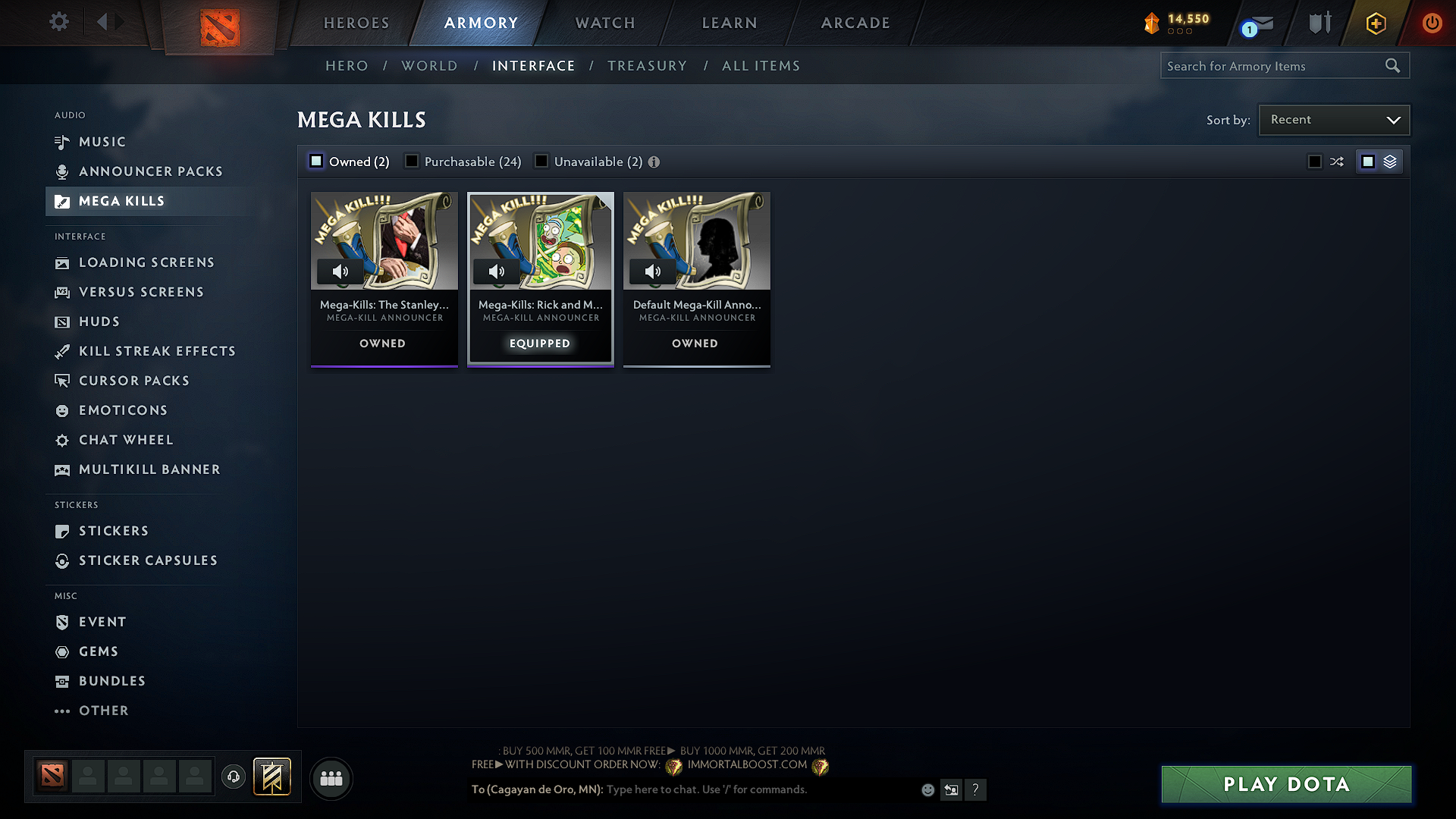Switch to stacked item view using layers icon

pos(1390,161)
